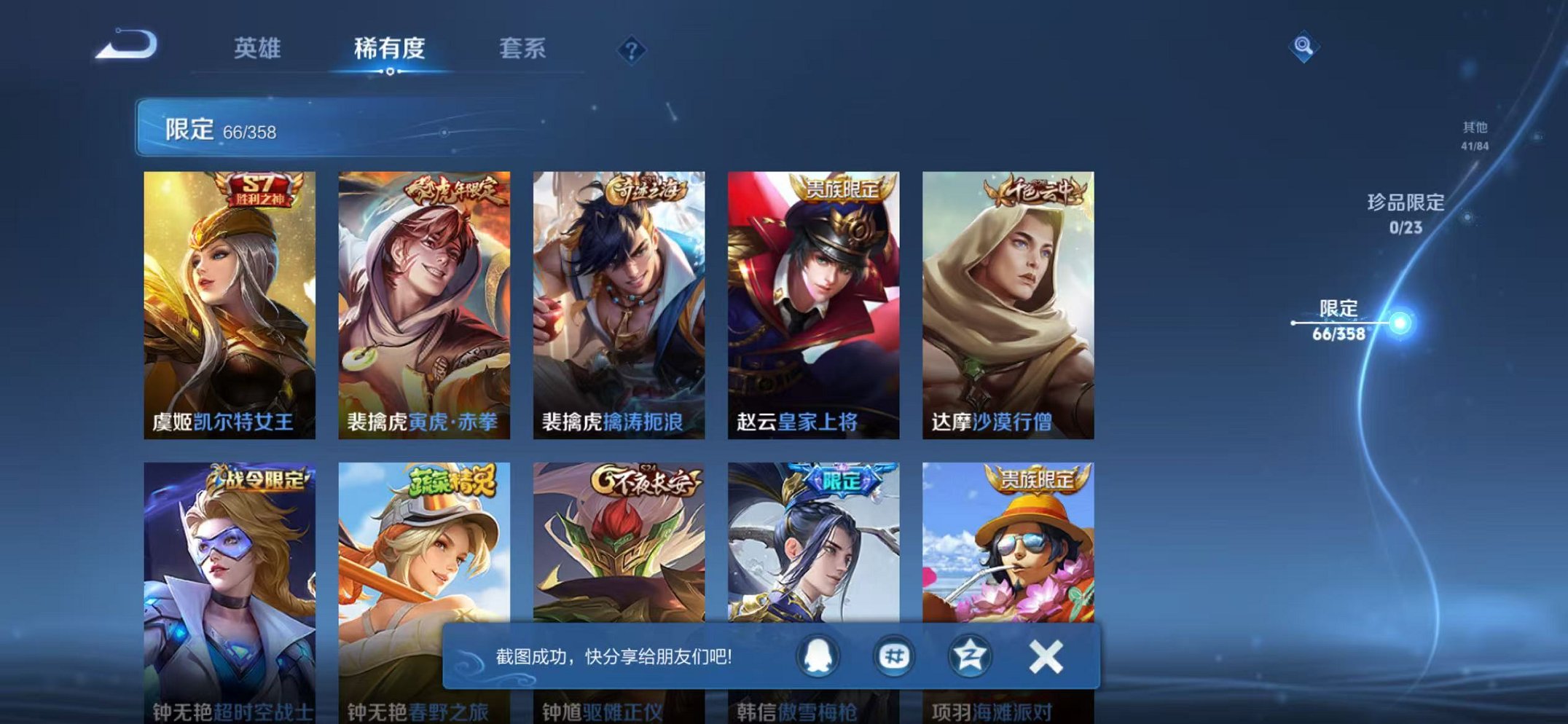Switch to the 套系 tab

522,48
